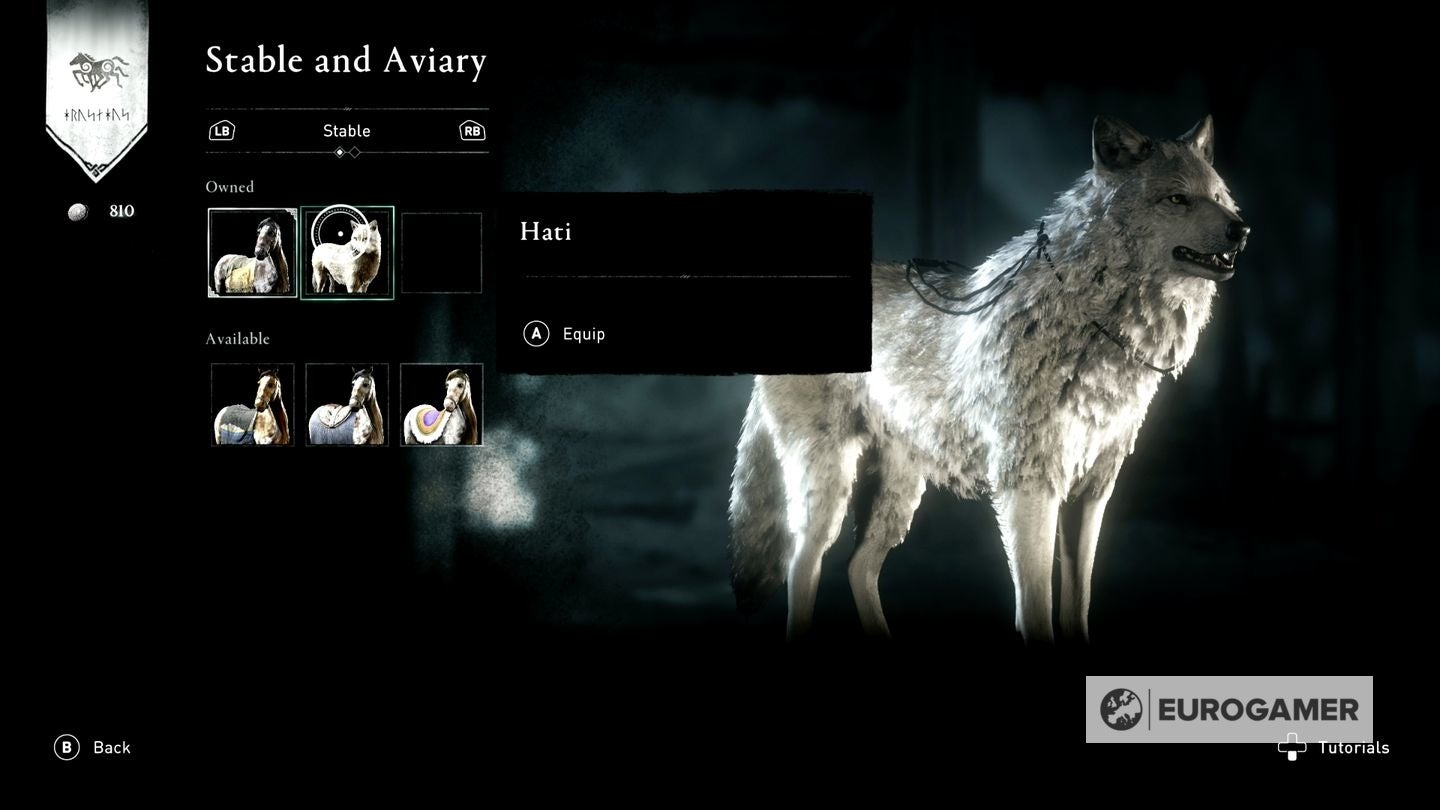Click the A button prompt next to Equip

[x=534, y=334]
